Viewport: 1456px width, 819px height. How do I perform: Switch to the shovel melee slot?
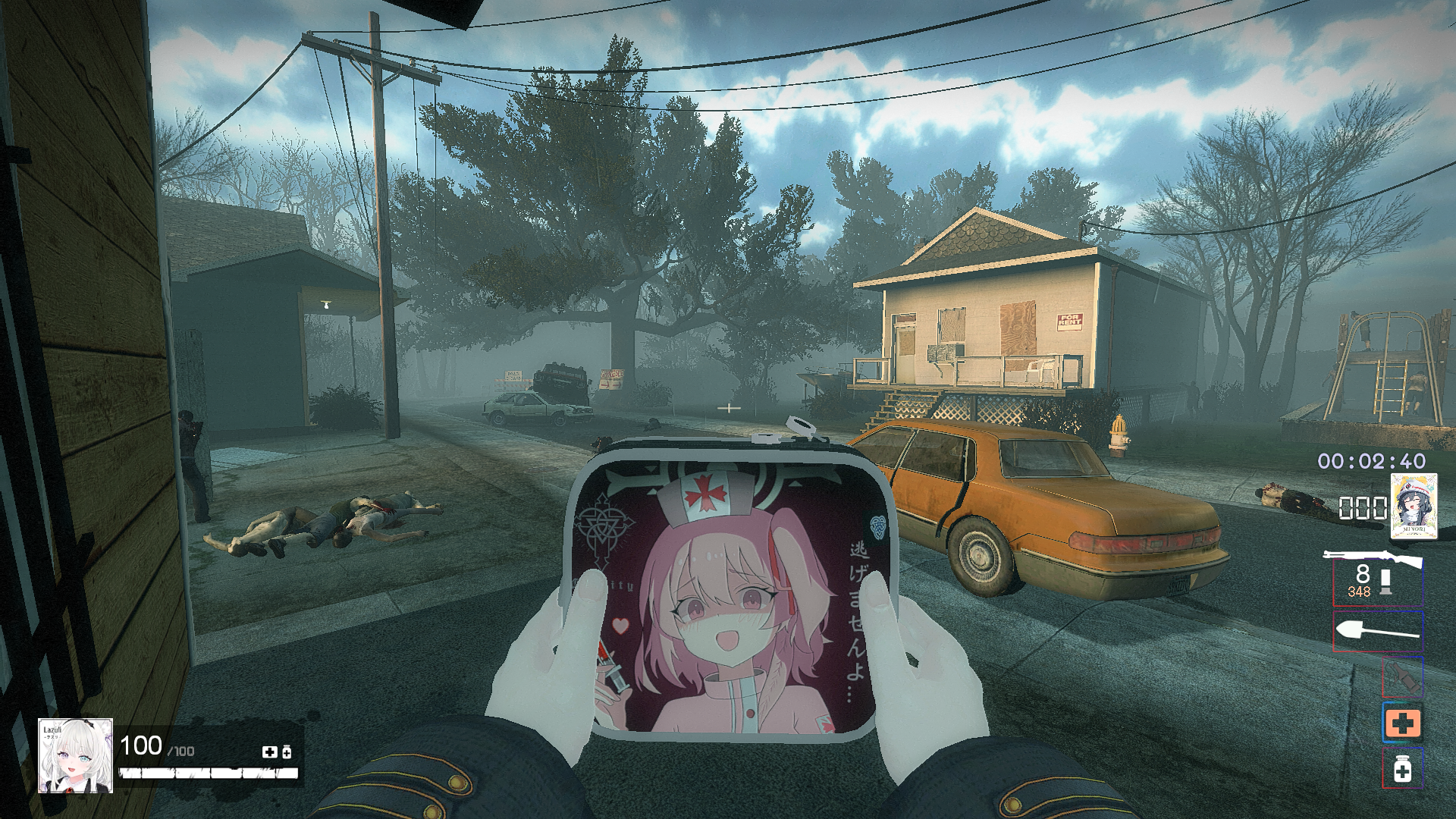tap(1377, 632)
